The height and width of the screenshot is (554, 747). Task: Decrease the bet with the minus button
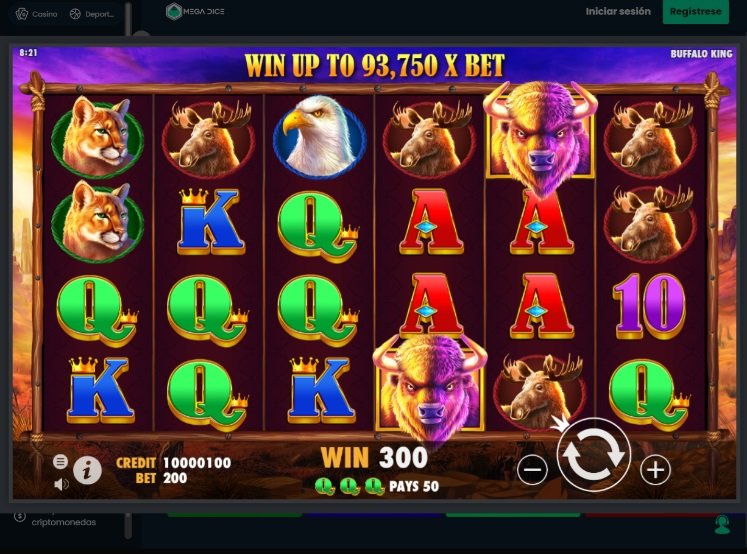click(x=533, y=469)
